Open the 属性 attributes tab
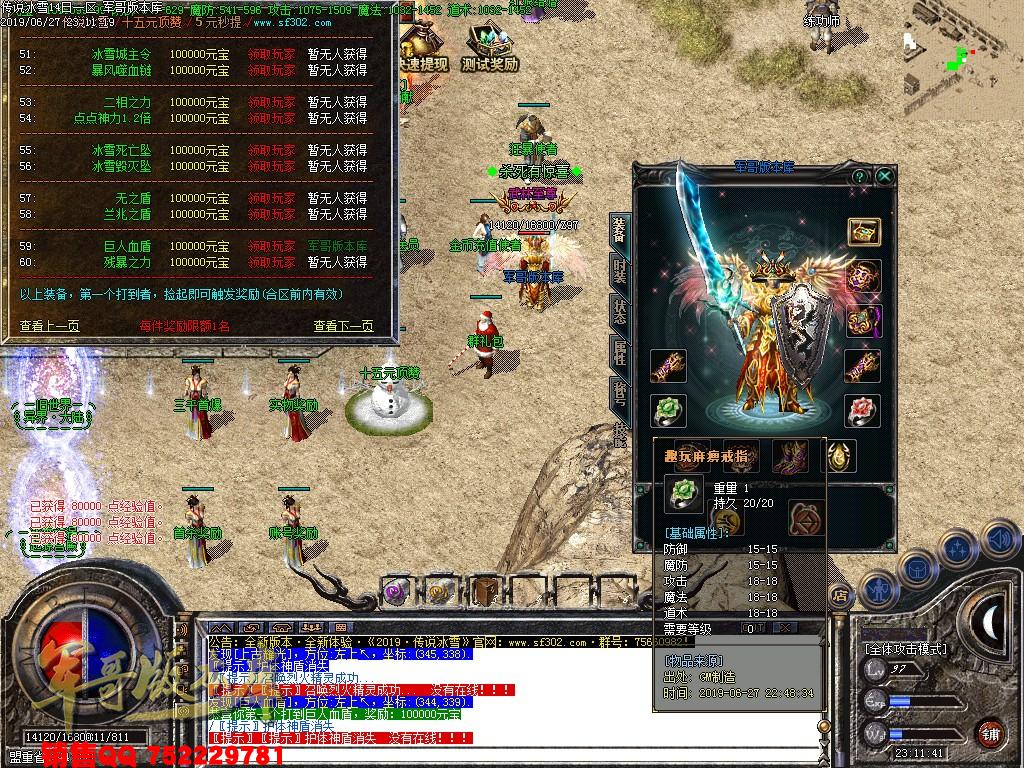This screenshot has width=1024, height=768. click(x=620, y=352)
